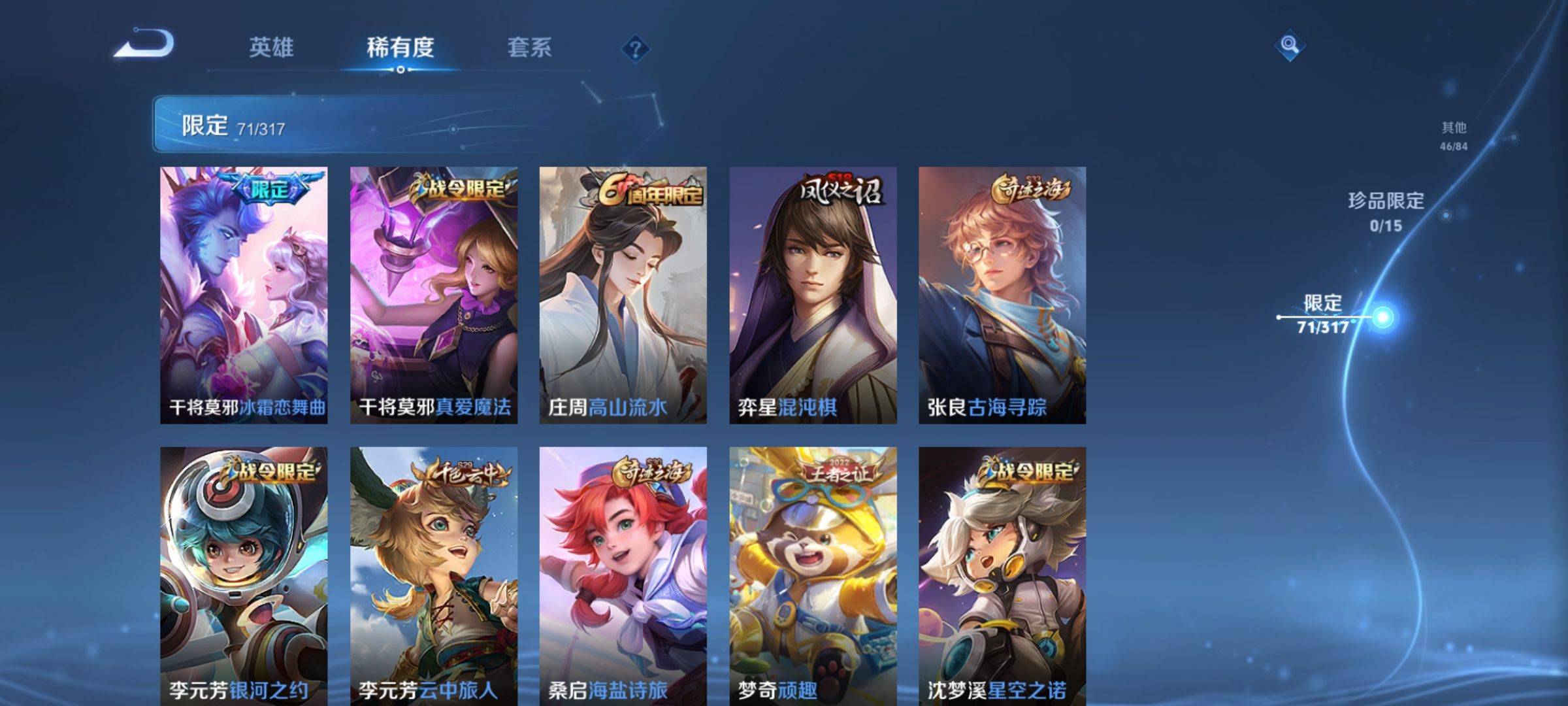The height and width of the screenshot is (706, 1568).
Task: Select the 干将莫邪 冰霜恋舞曲 skin card
Action: click(x=244, y=295)
